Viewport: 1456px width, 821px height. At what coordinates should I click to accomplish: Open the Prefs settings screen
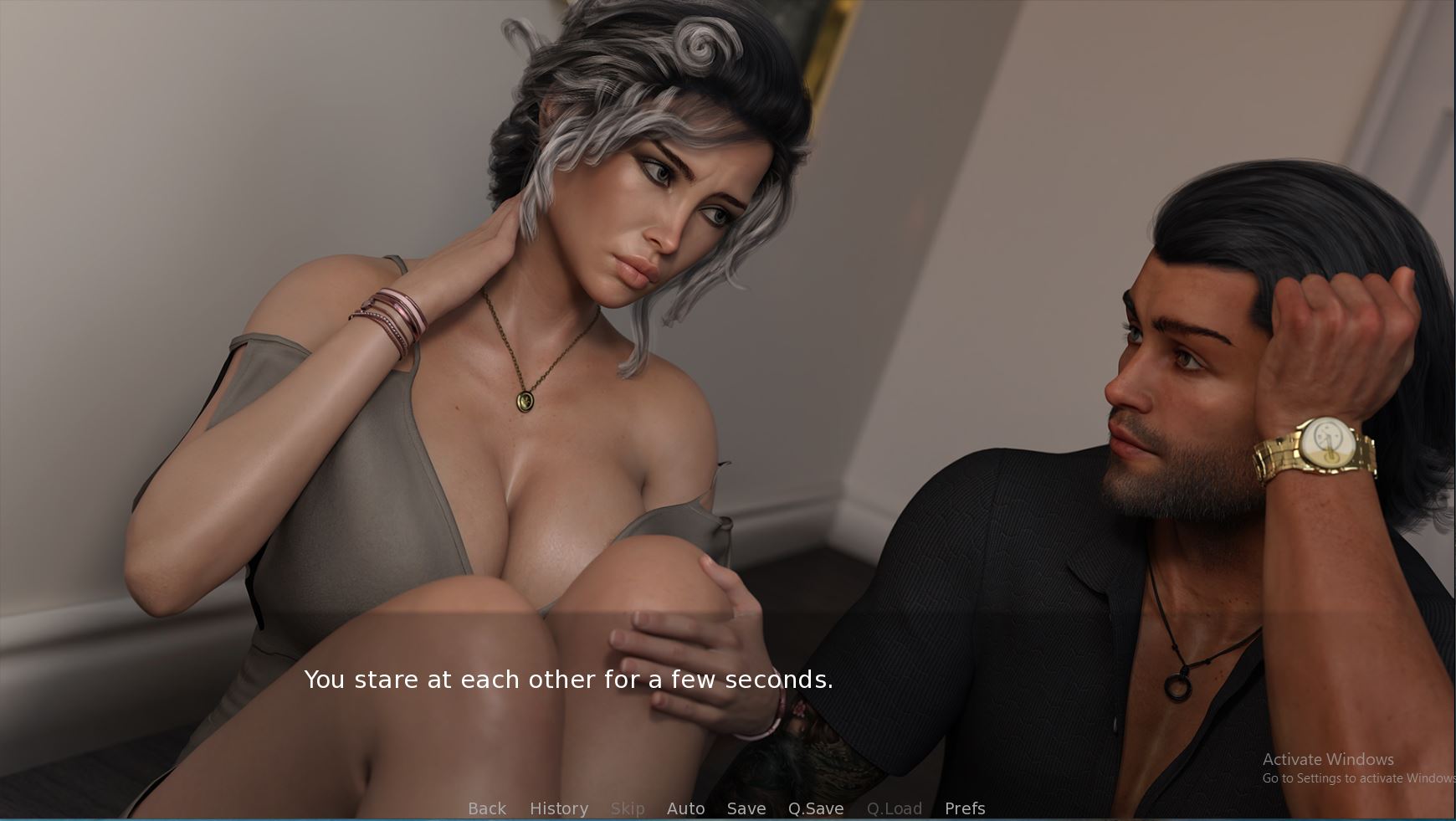pos(964,808)
